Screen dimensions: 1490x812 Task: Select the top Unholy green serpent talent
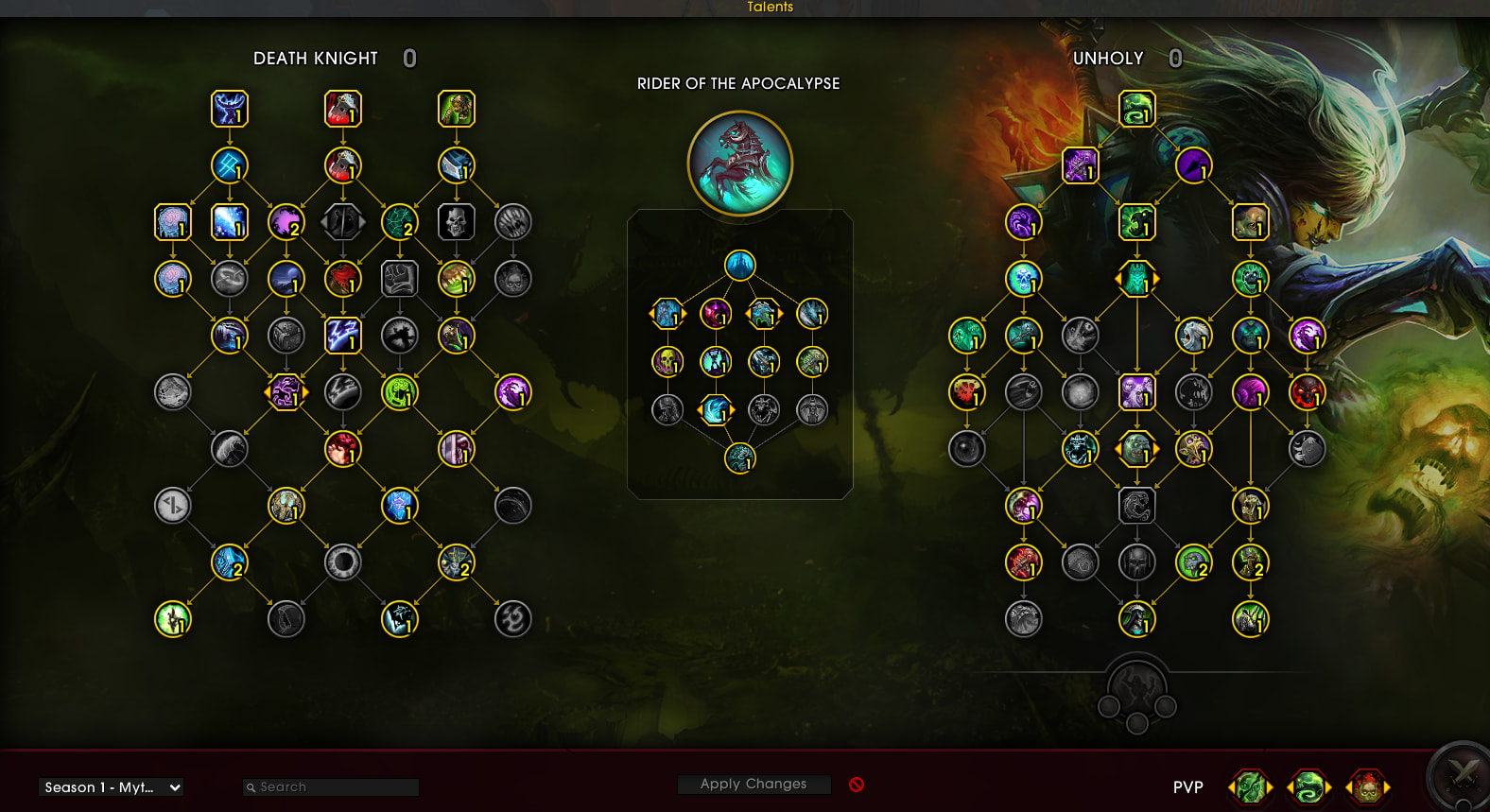pos(1136,110)
